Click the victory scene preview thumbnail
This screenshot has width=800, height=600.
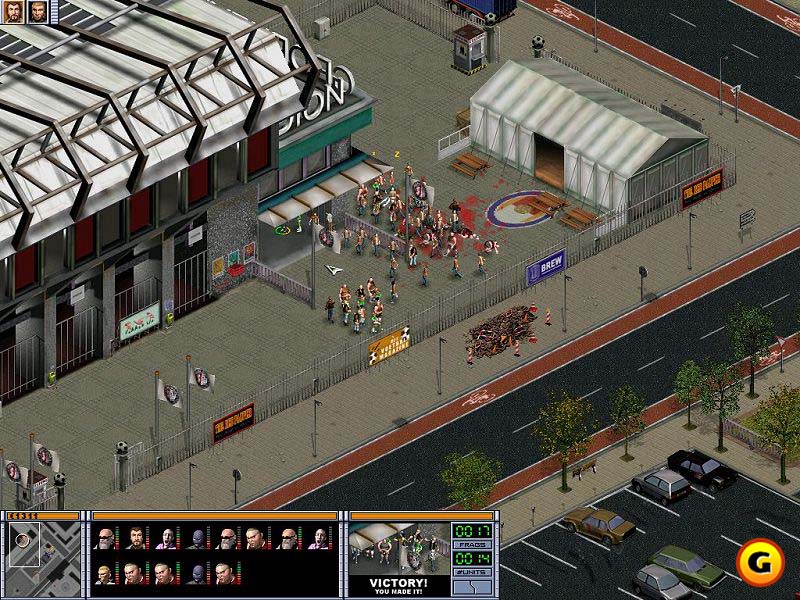tap(399, 548)
